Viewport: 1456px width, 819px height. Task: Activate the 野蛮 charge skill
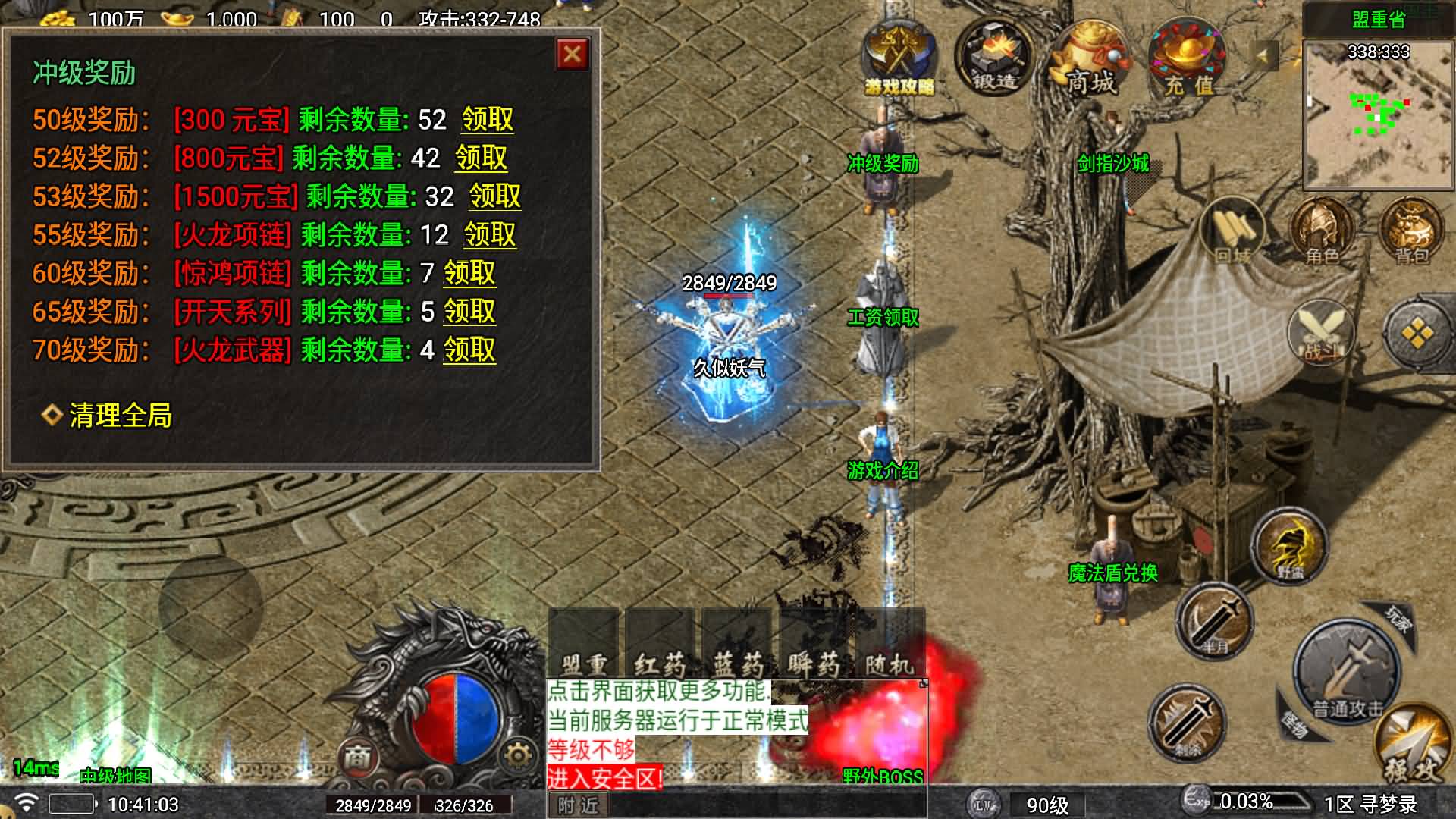[1289, 546]
